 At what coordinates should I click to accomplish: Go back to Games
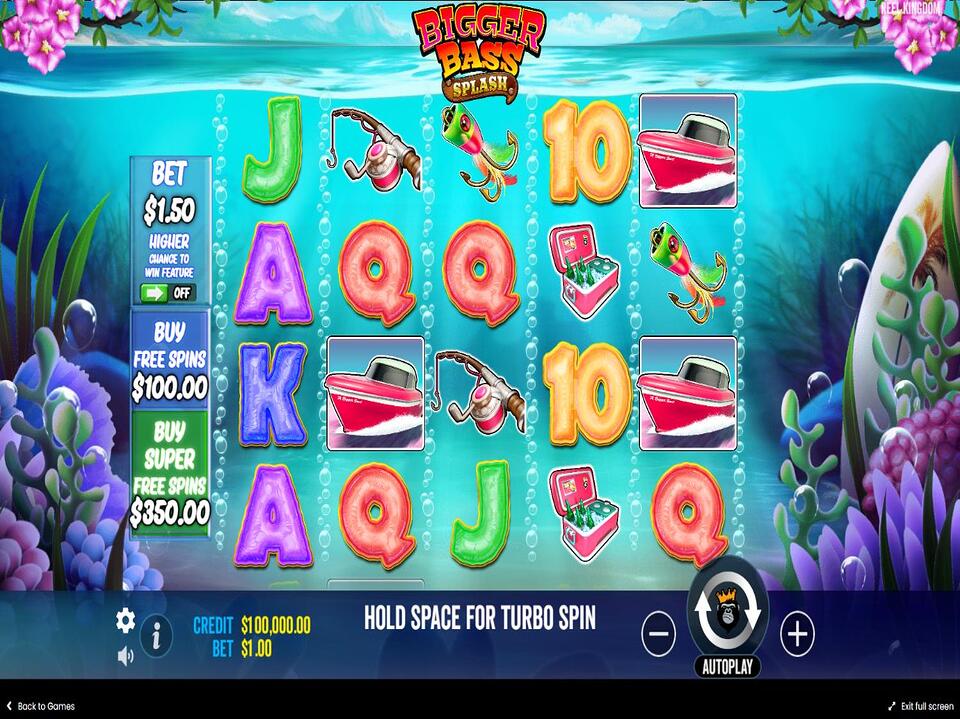coord(40,707)
